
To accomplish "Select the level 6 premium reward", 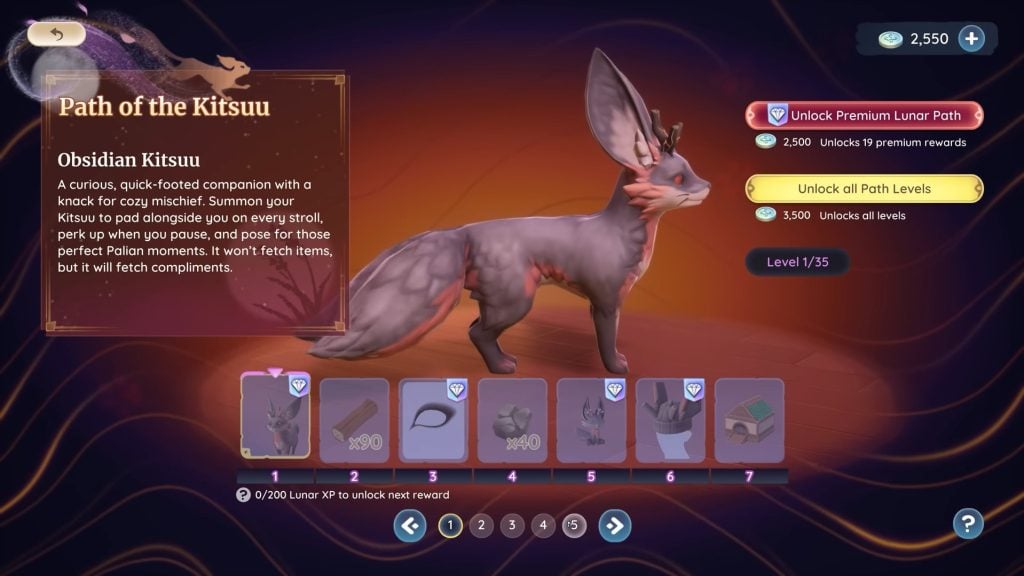I will tap(670, 419).
